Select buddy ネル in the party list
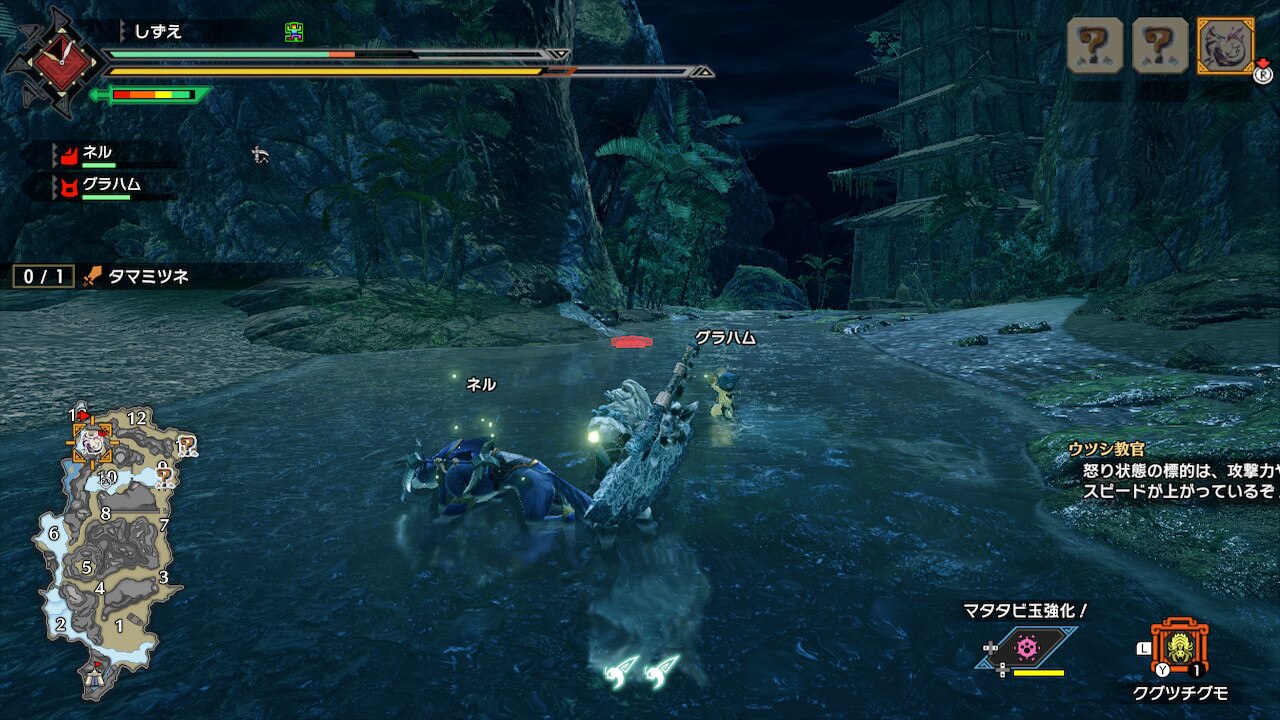This screenshot has width=1280, height=720. coord(97,153)
